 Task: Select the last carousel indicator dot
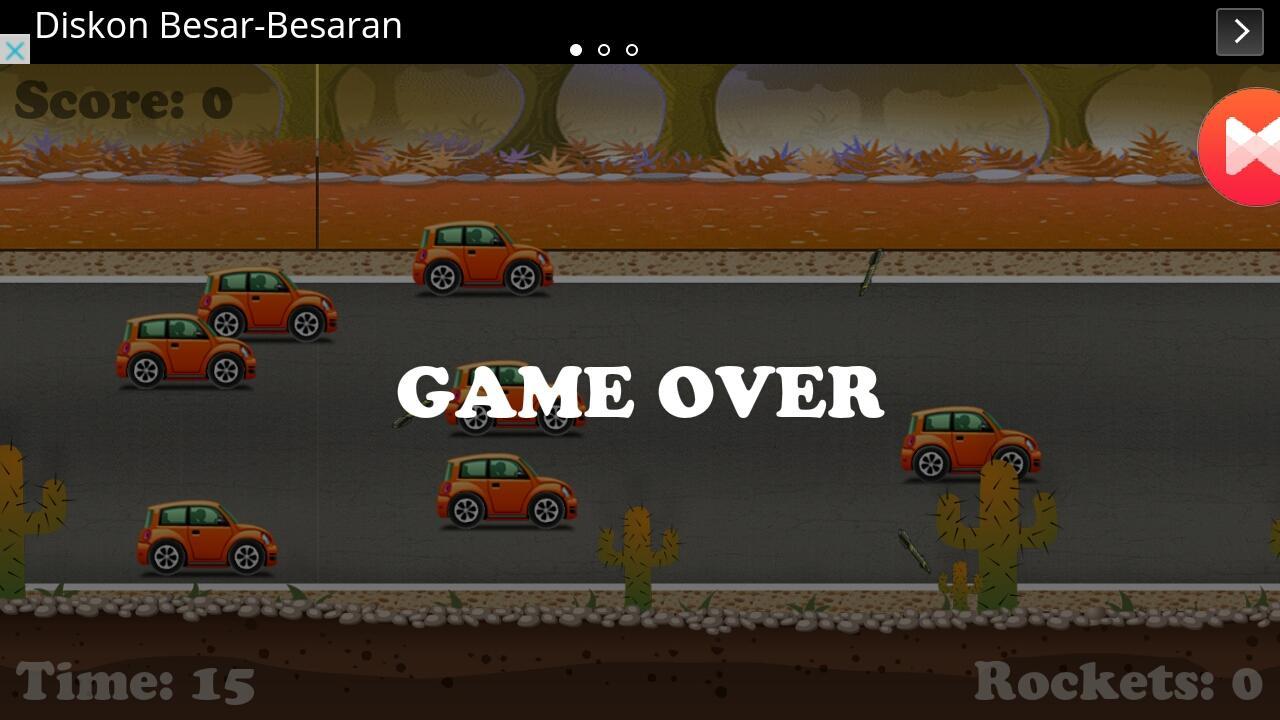(632, 49)
